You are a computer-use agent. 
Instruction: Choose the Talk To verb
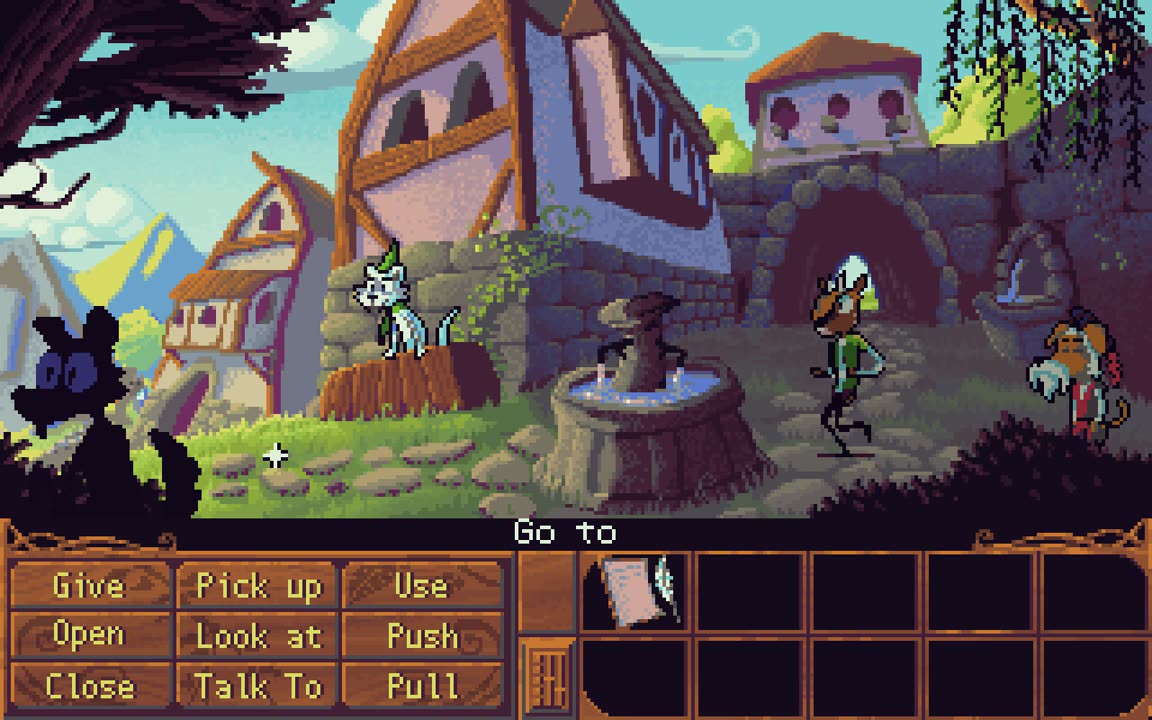(259, 686)
